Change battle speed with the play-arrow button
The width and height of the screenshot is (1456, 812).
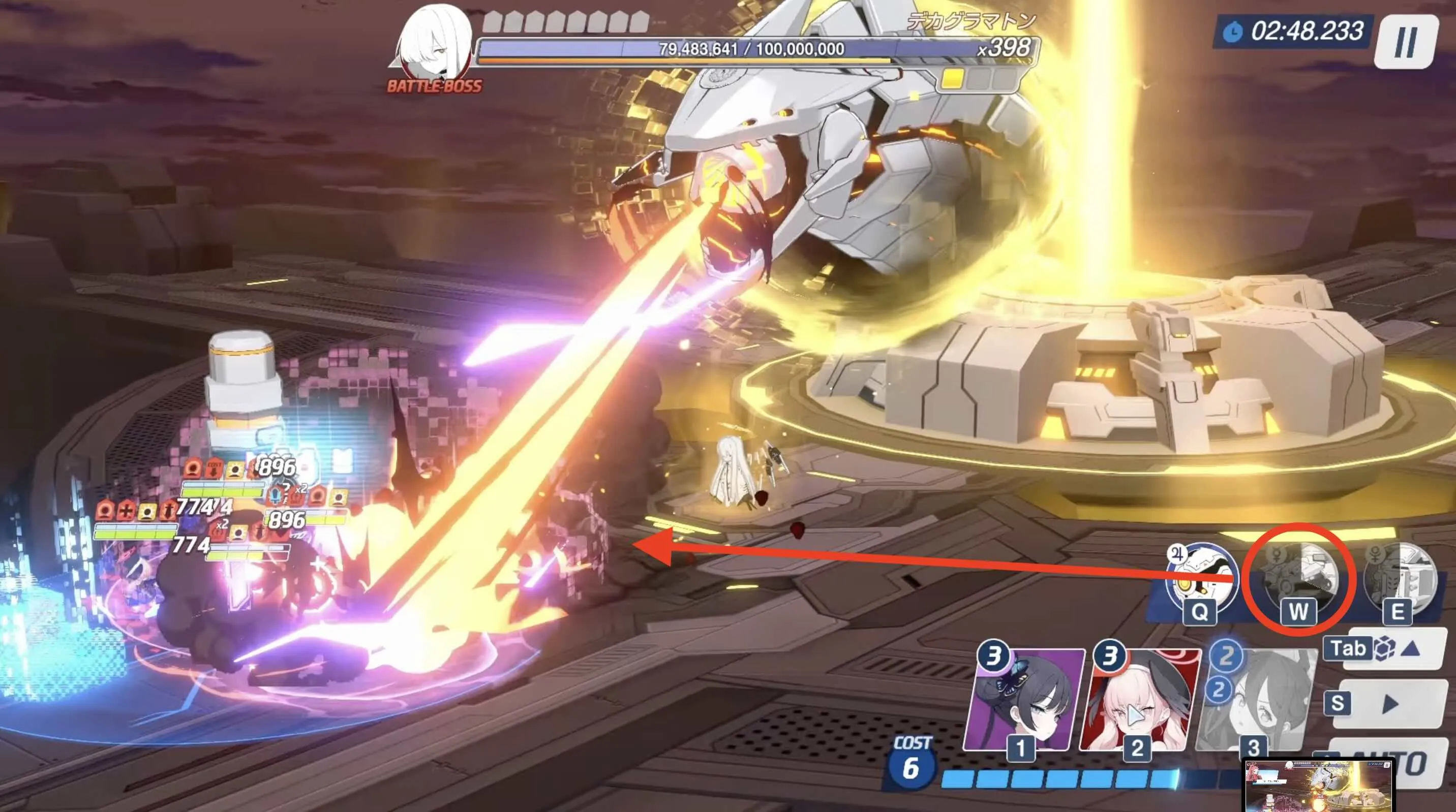pyautogui.click(x=1389, y=704)
